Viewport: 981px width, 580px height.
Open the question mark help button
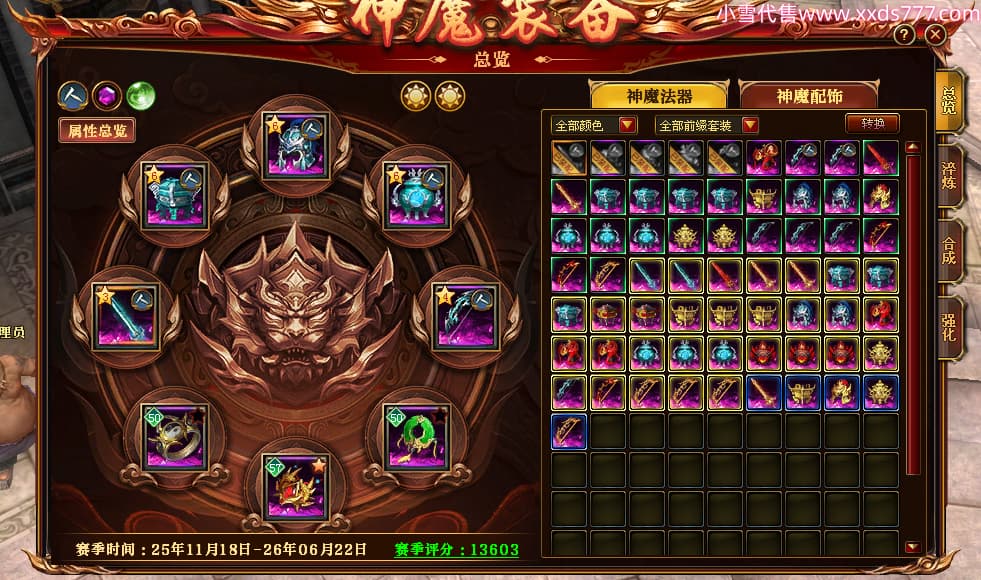click(904, 35)
